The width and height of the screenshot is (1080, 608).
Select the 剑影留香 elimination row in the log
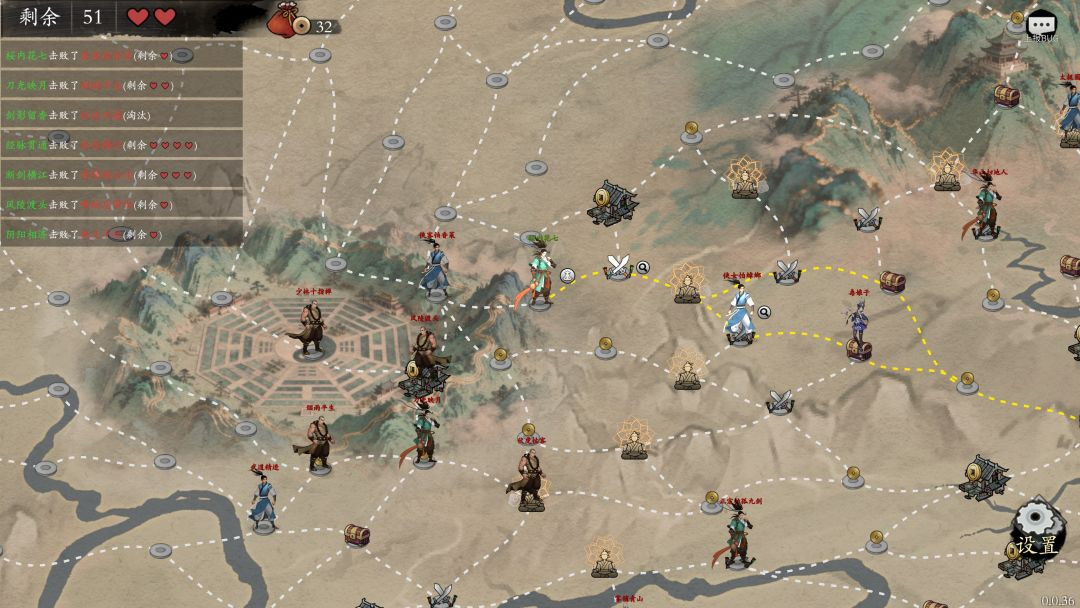click(x=121, y=115)
